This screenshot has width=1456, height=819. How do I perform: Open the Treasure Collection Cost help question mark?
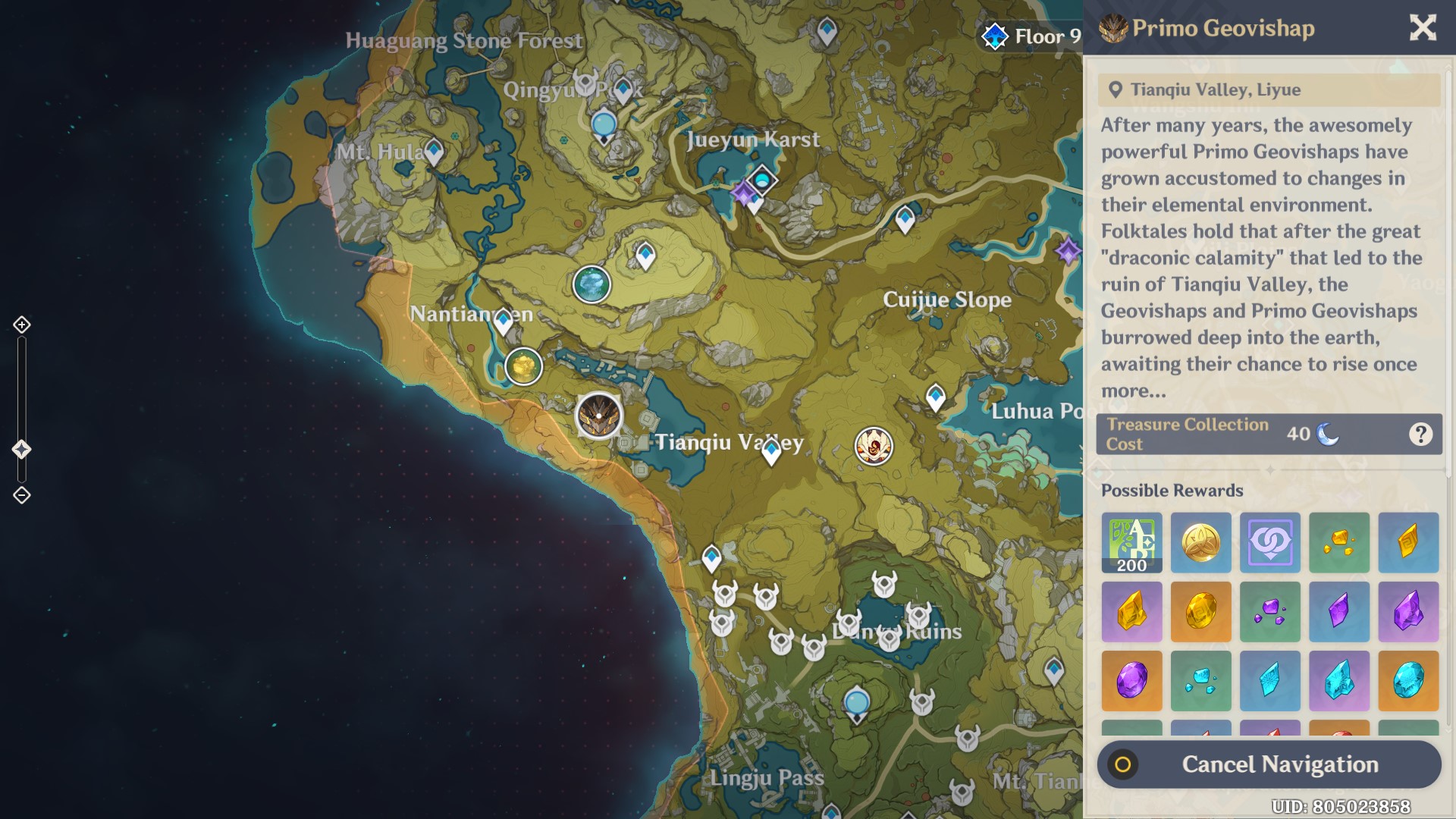coord(1421,434)
